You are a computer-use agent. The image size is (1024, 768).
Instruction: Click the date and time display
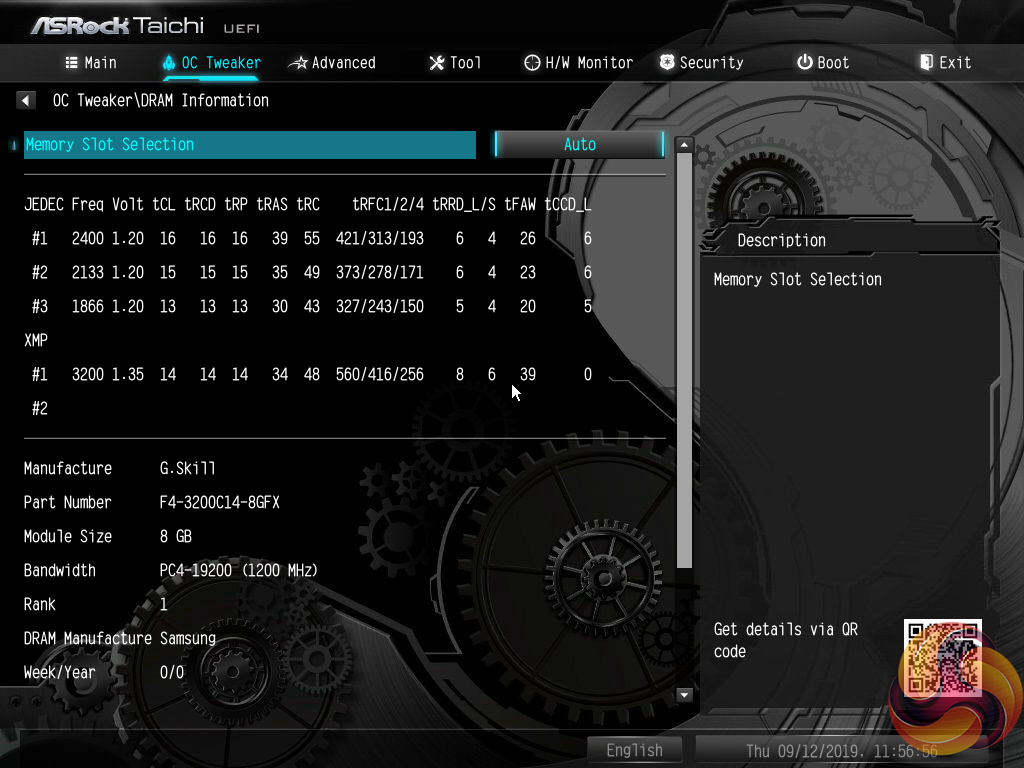point(841,750)
